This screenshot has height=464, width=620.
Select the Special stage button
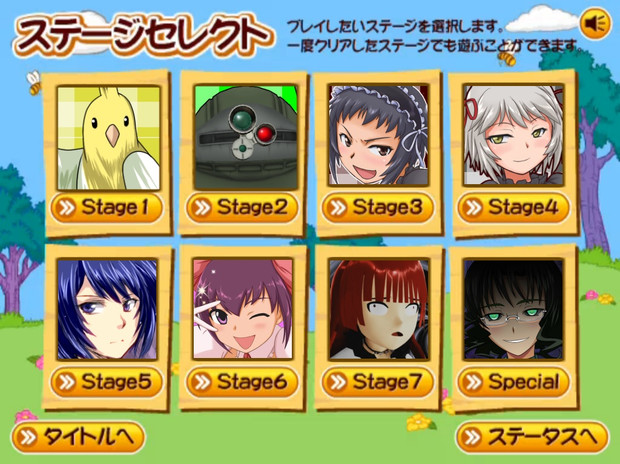[x=513, y=382]
